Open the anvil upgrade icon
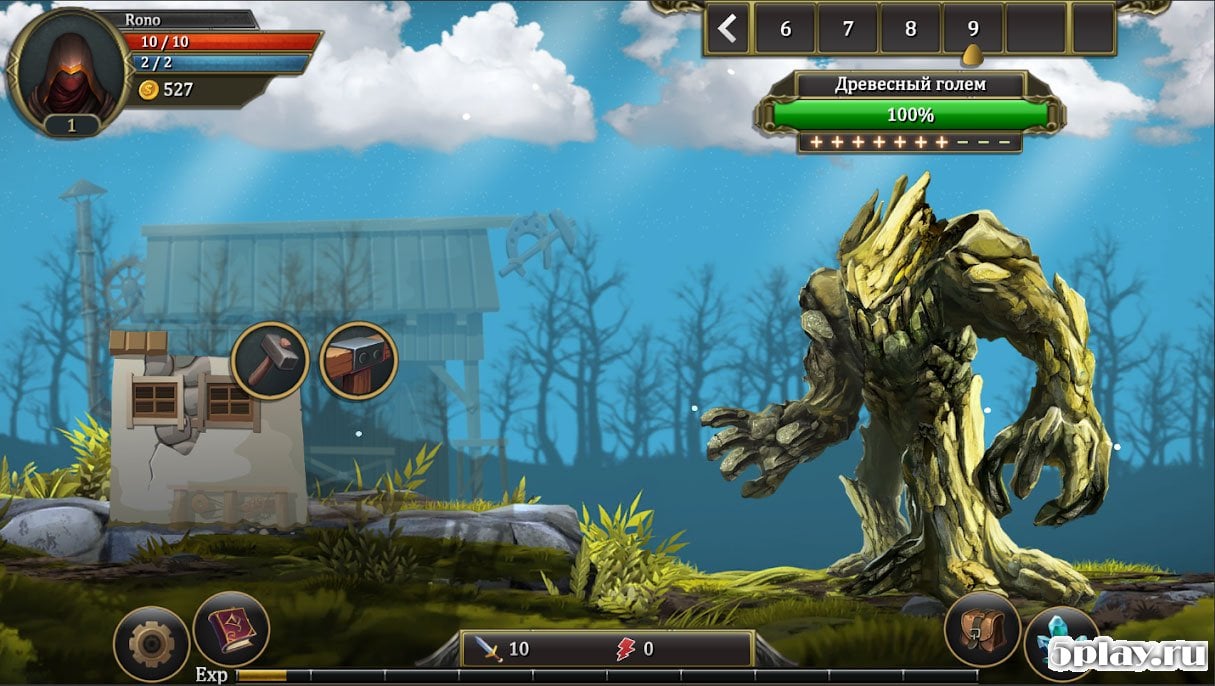This screenshot has height=686, width=1215. click(x=358, y=360)
